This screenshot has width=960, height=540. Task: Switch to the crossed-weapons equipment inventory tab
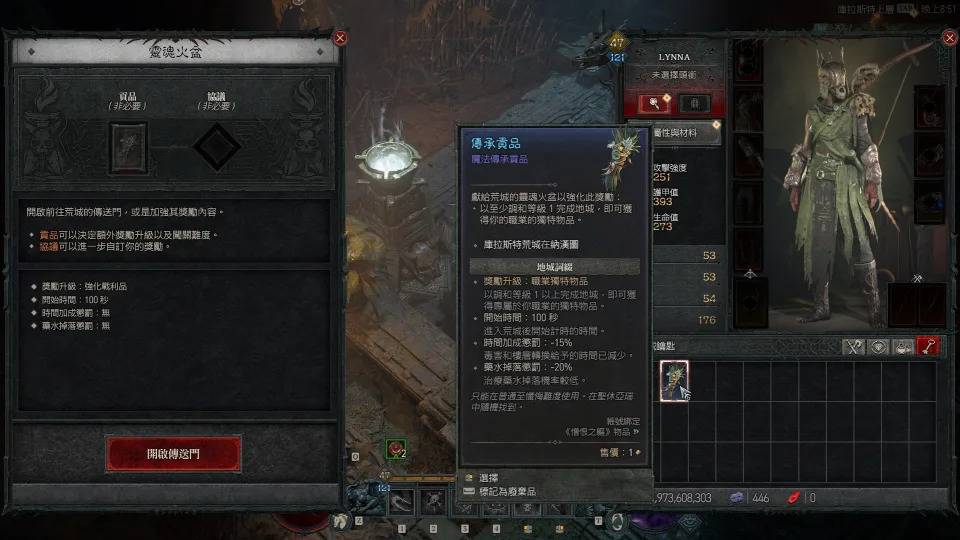[x=853, y=346]
